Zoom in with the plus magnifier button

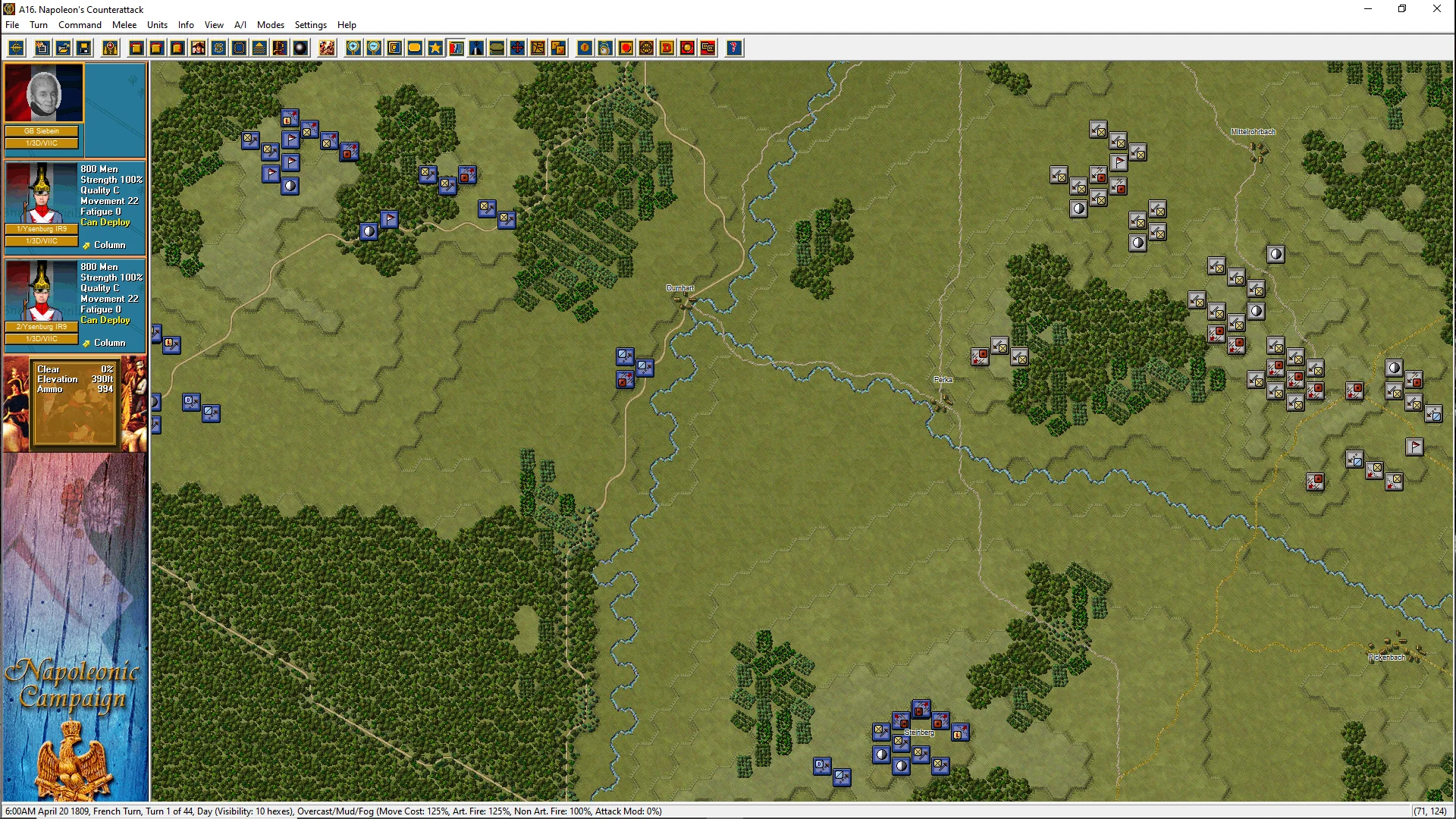[353, 49]
